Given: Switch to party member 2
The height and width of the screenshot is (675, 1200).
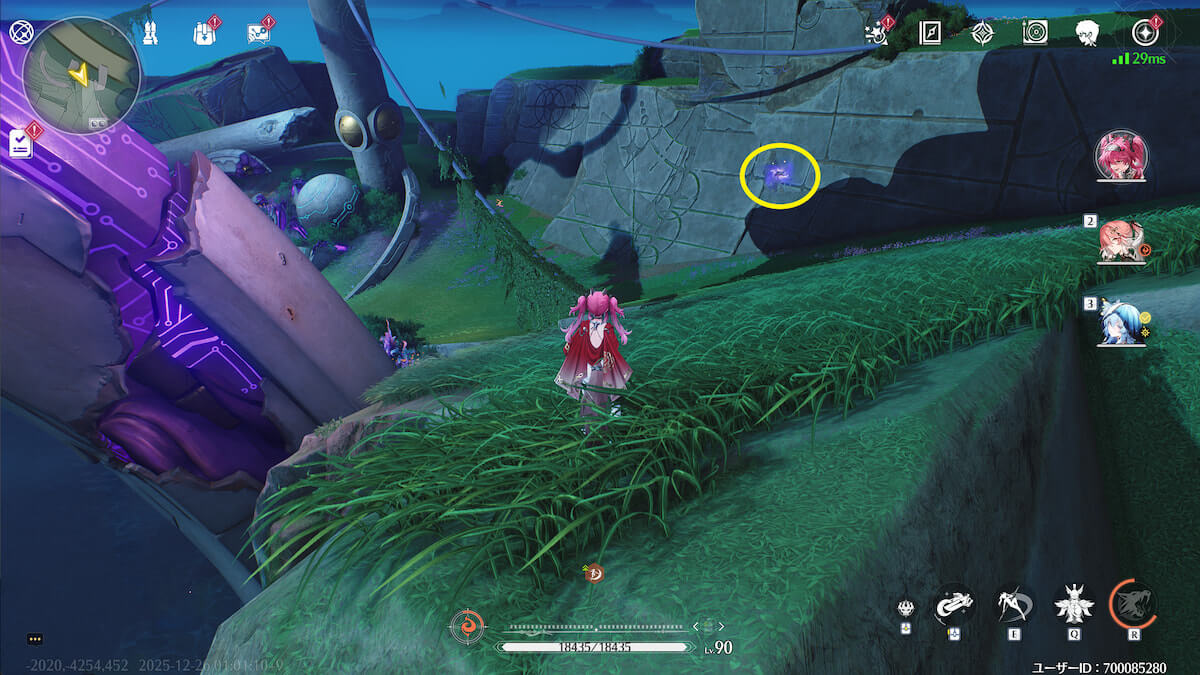Looking at the screenshot, I should (x=1121, y=240).
